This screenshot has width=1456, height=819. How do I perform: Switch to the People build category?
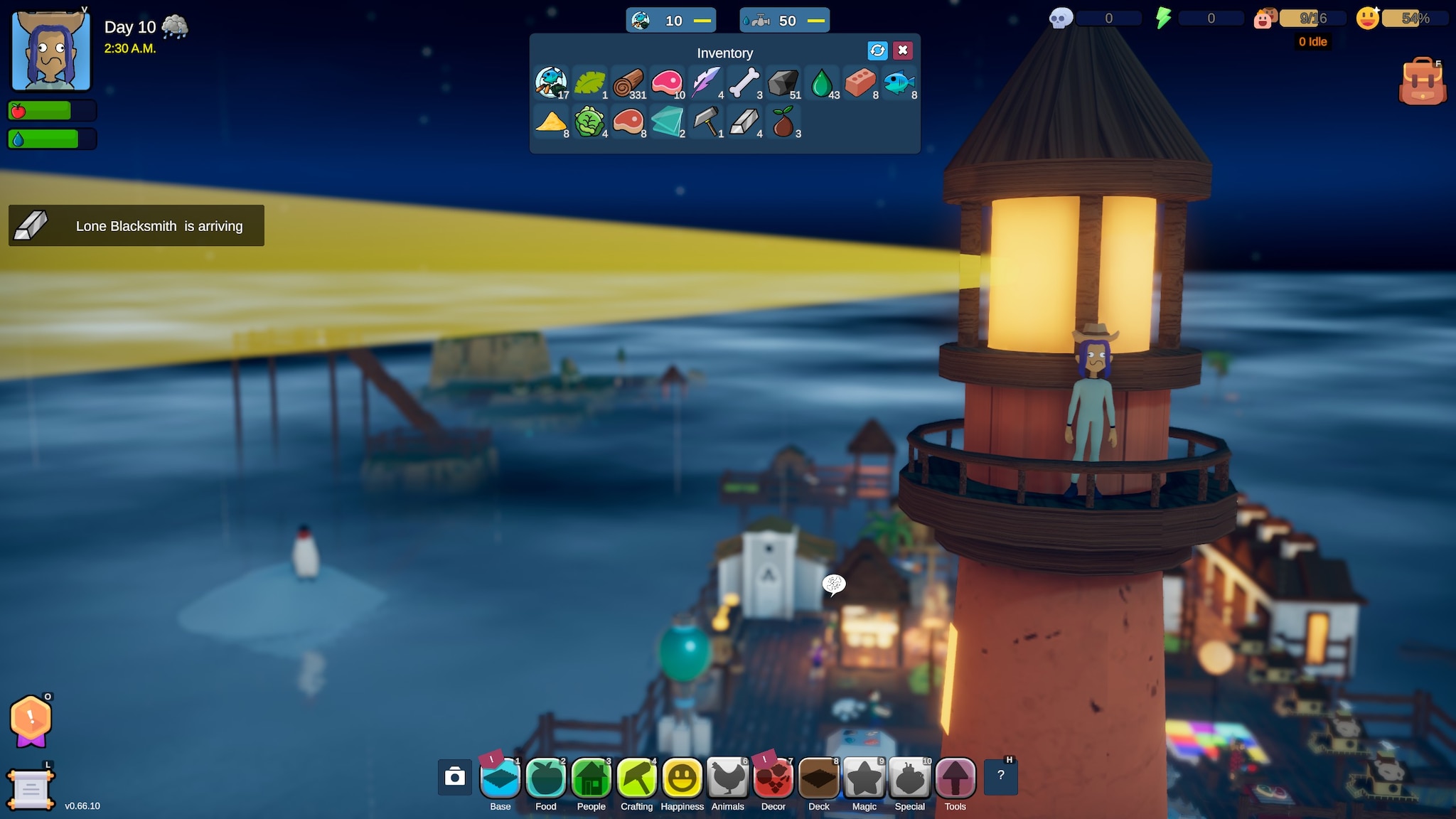coord(591,778)
